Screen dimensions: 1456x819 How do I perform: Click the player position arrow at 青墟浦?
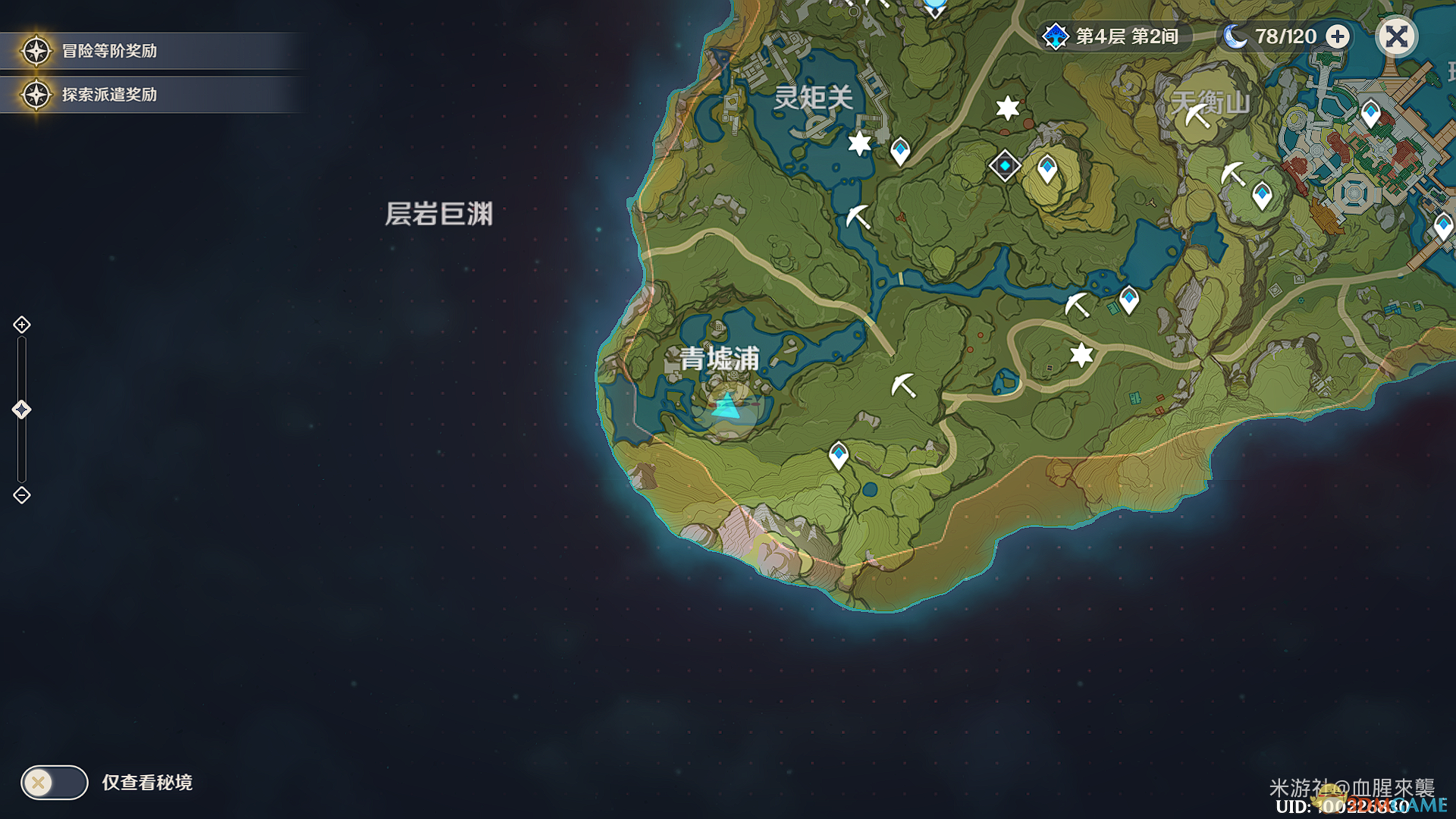tap(727, 407)
